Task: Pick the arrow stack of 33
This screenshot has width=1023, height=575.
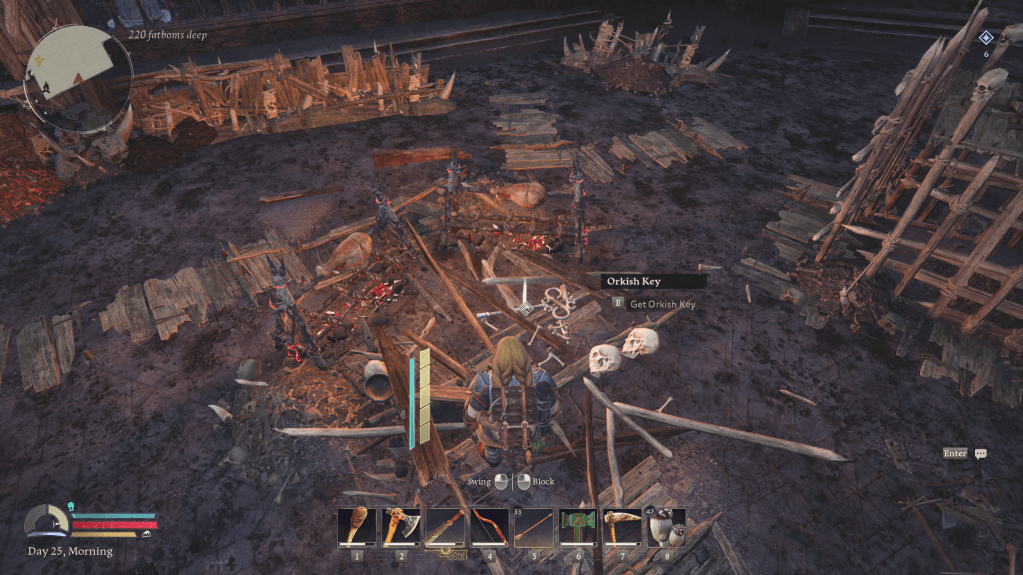Action: [533, 527]
